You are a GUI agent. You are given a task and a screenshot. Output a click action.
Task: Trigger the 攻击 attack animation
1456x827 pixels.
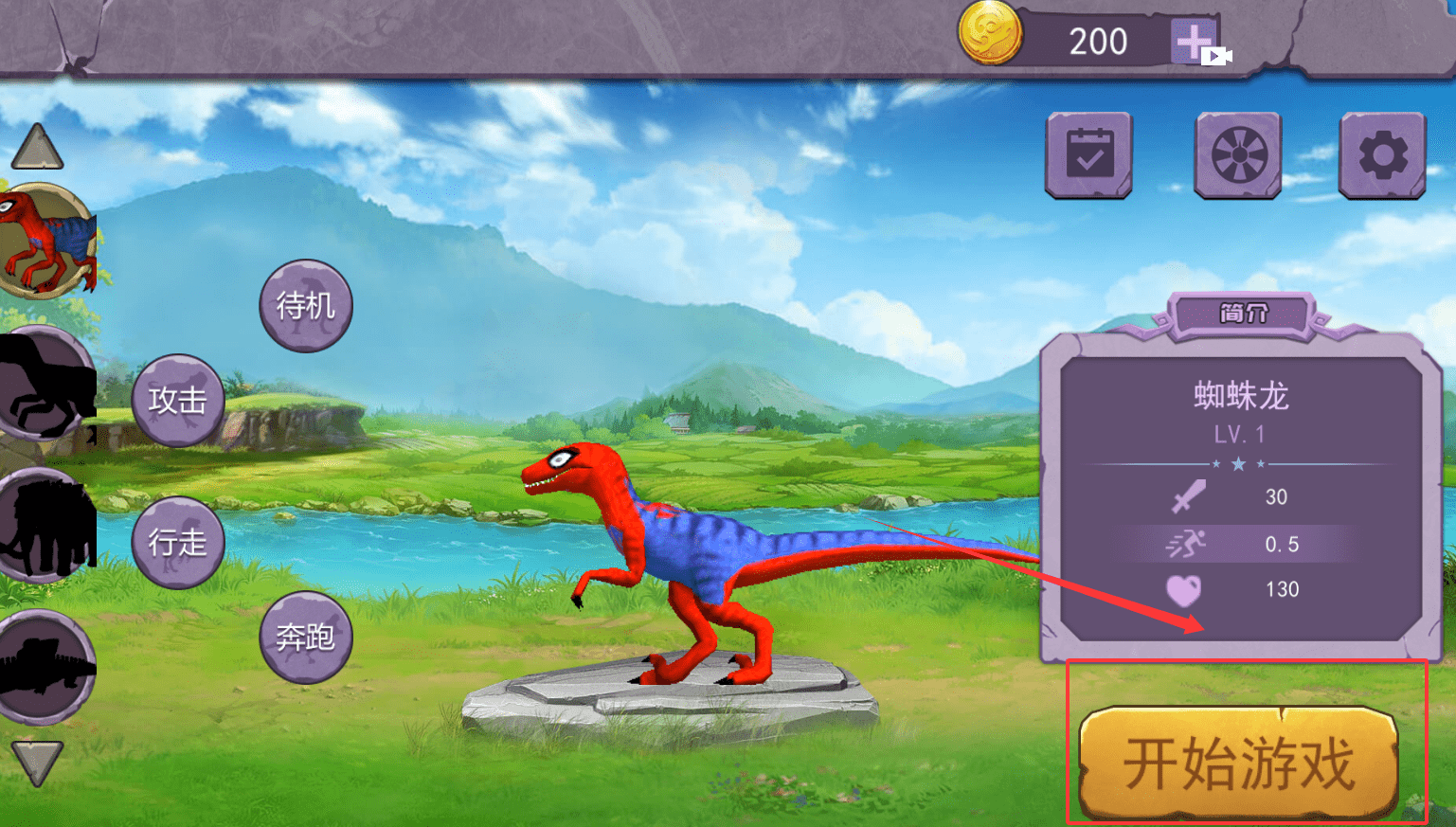tap(177, 401)
